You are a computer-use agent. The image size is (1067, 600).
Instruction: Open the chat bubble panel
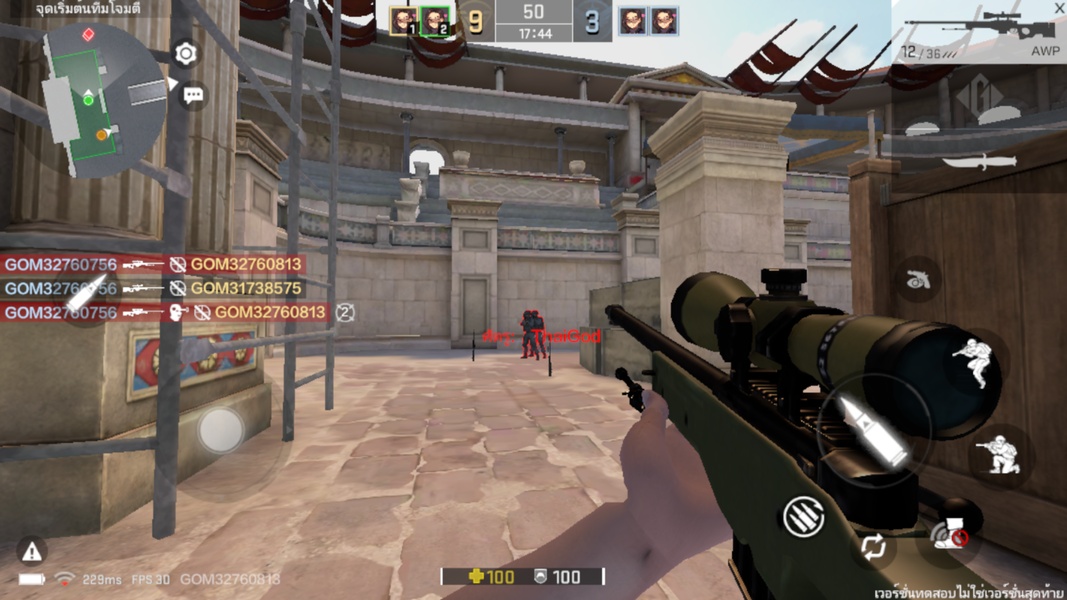[193, 95]
